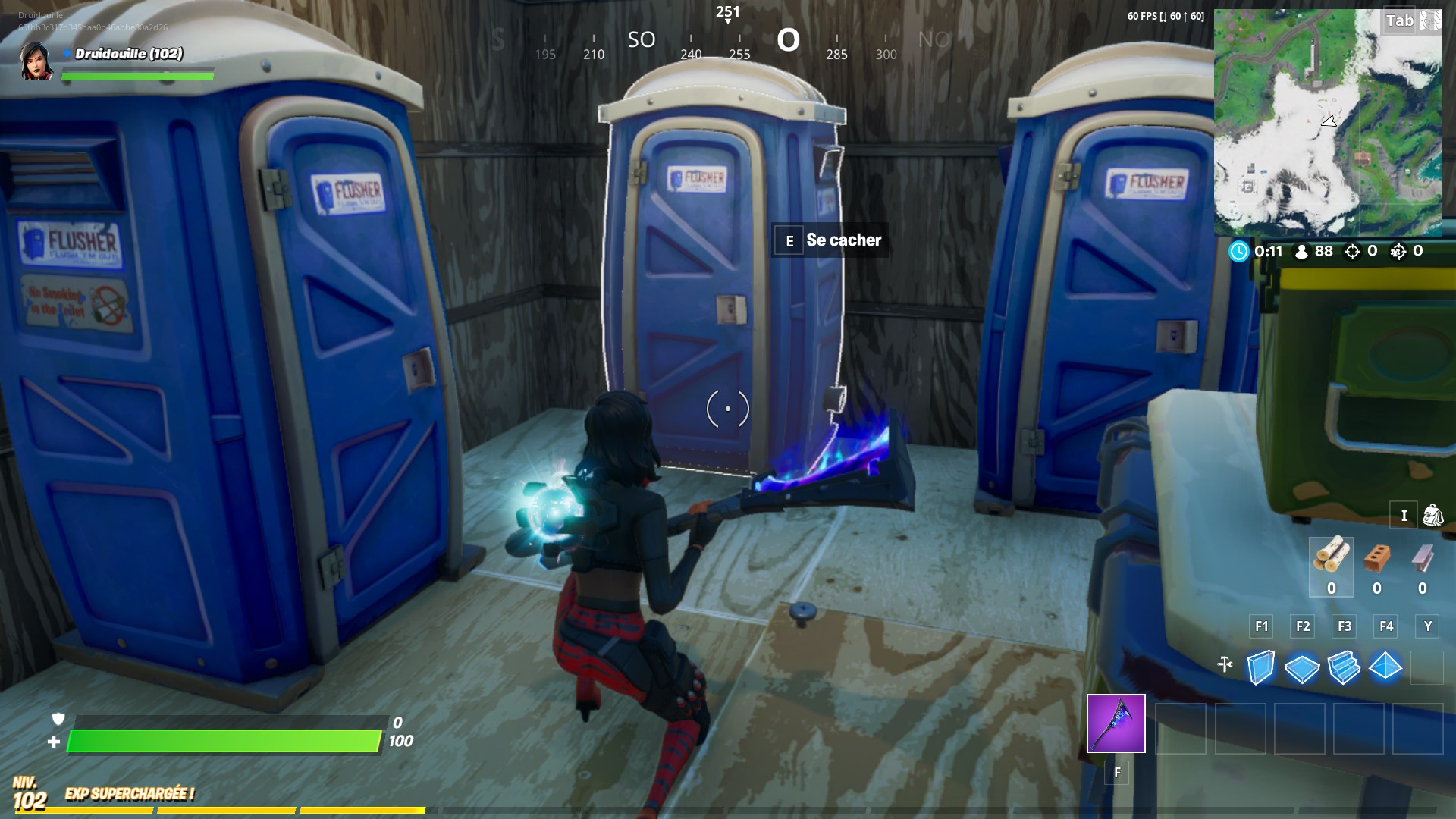Image resolution: width=1456 pixels, height=819 pixels.
Task: Select the metal resource icon
Action: tap(1423, 560)
